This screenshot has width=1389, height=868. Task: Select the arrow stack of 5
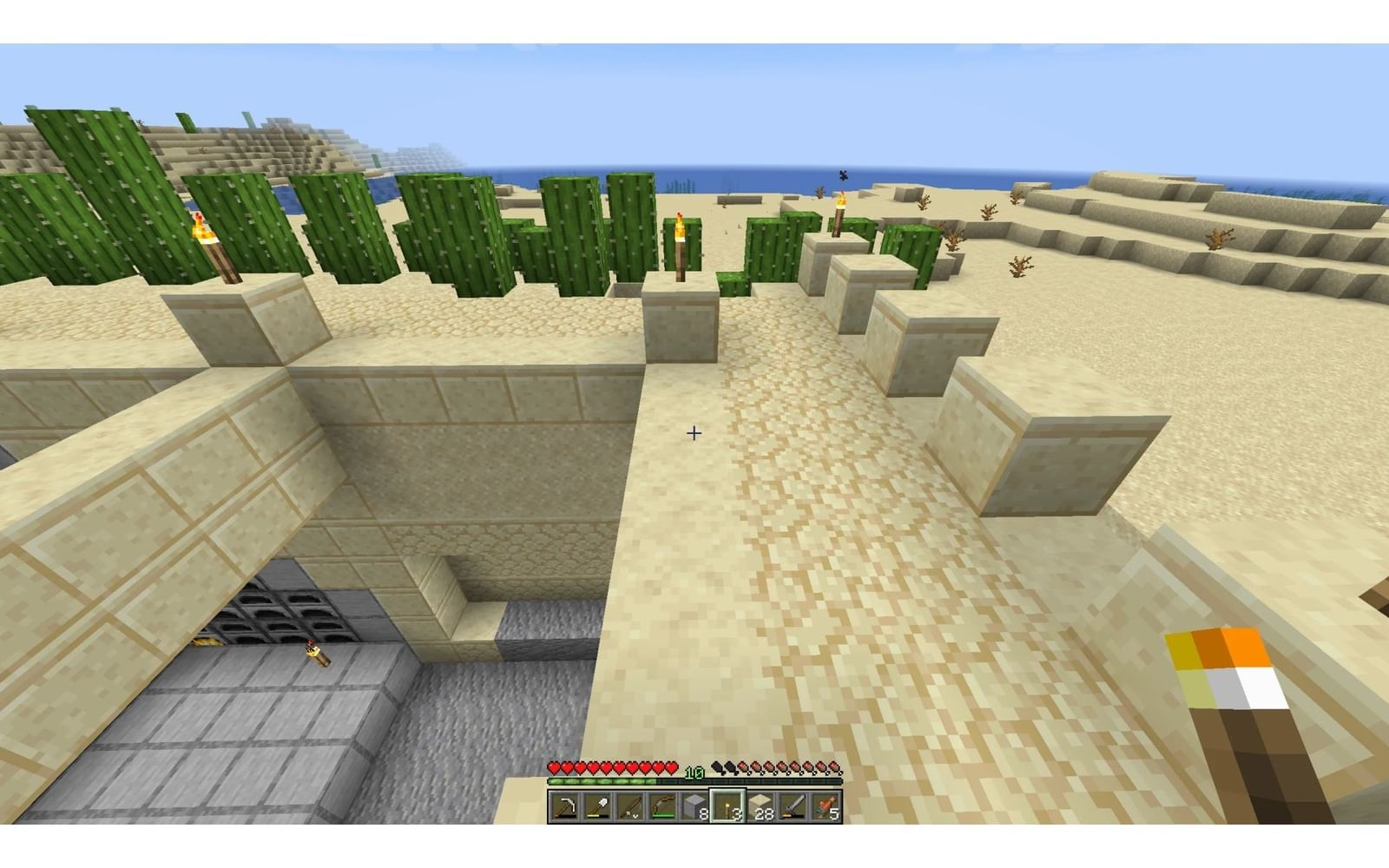[825, 806]
